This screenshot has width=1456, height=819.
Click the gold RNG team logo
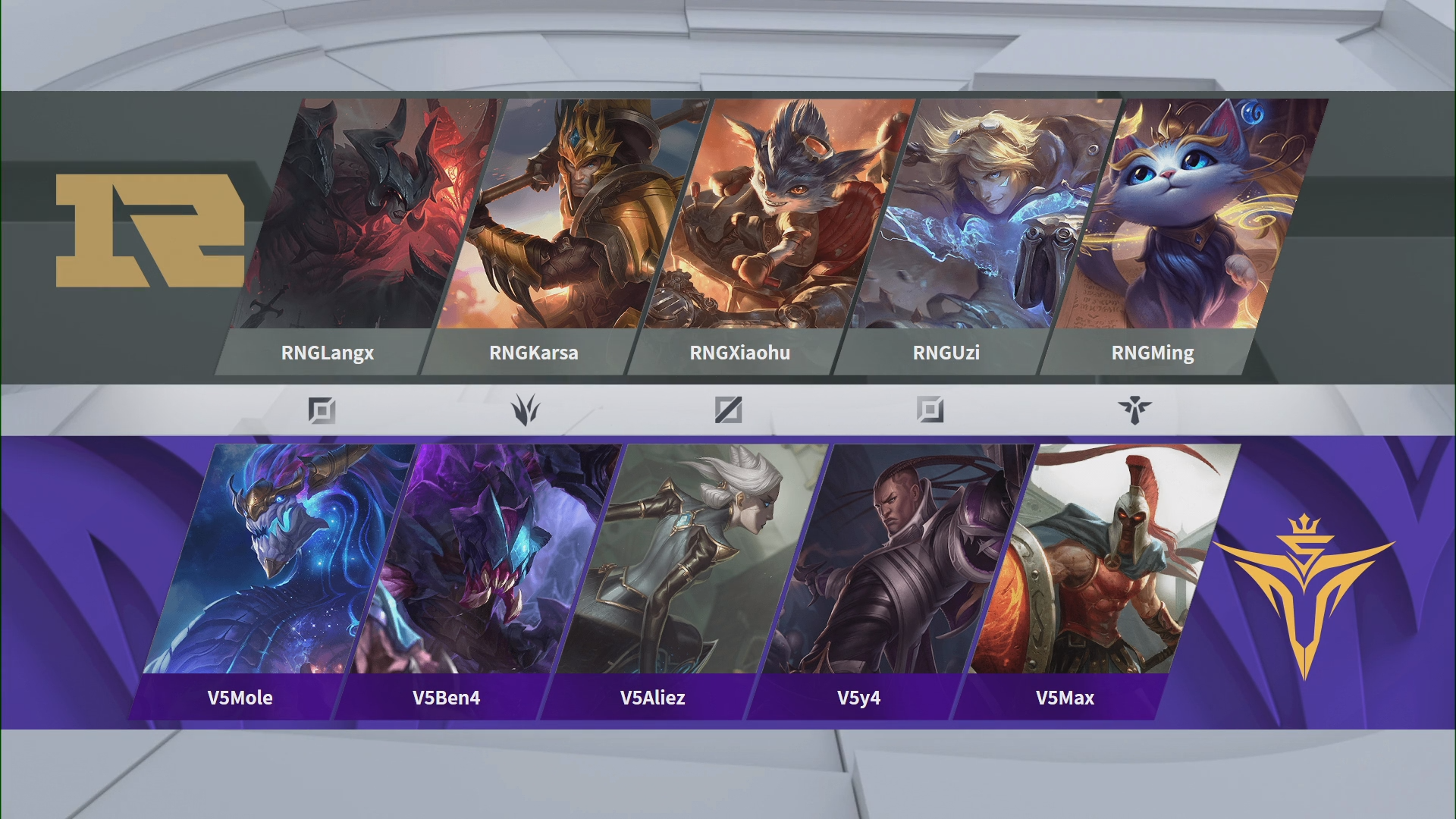(x=150, y=231)
